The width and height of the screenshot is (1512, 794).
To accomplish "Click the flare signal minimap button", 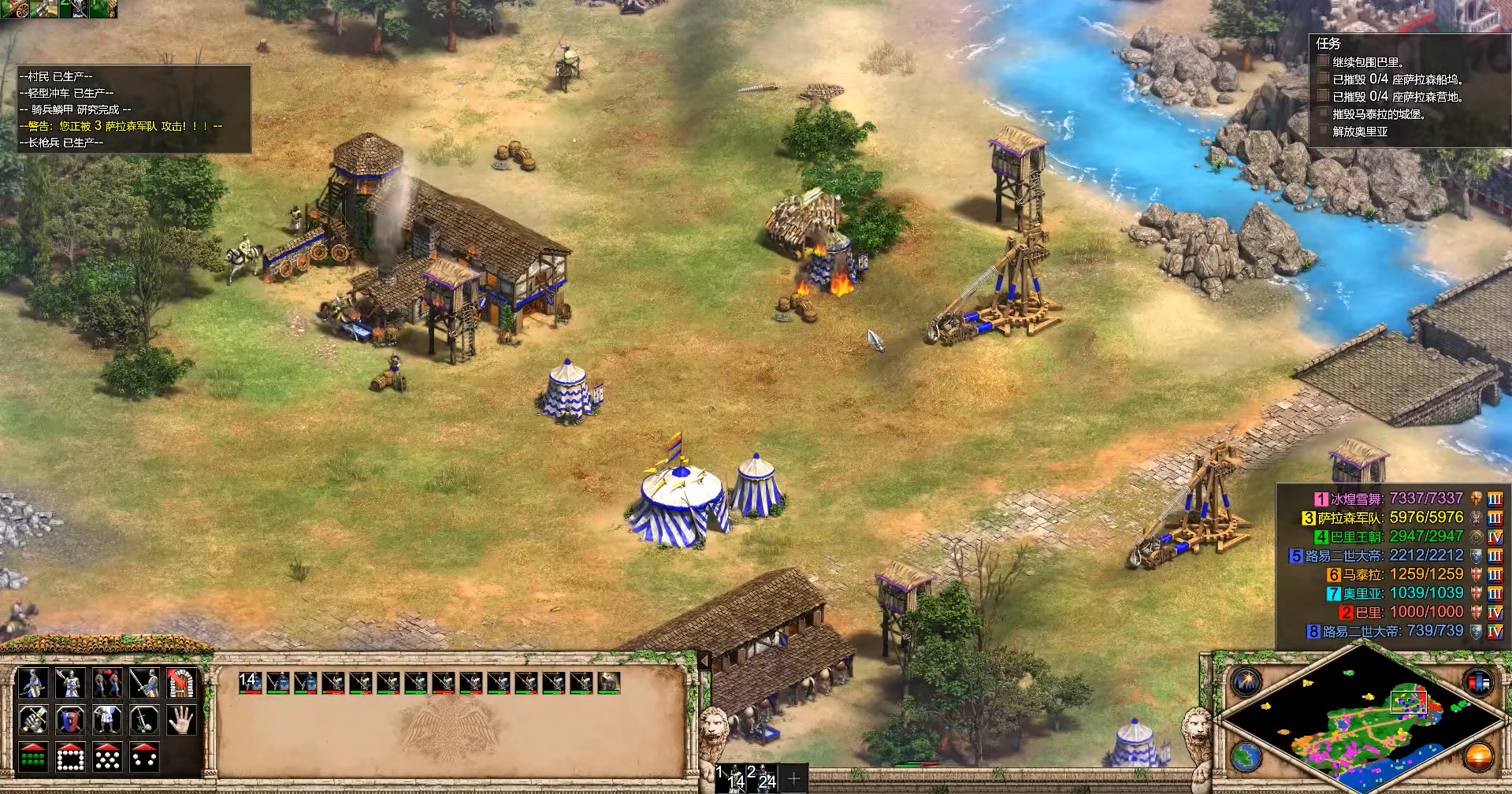I will [x=1247, y=682].
